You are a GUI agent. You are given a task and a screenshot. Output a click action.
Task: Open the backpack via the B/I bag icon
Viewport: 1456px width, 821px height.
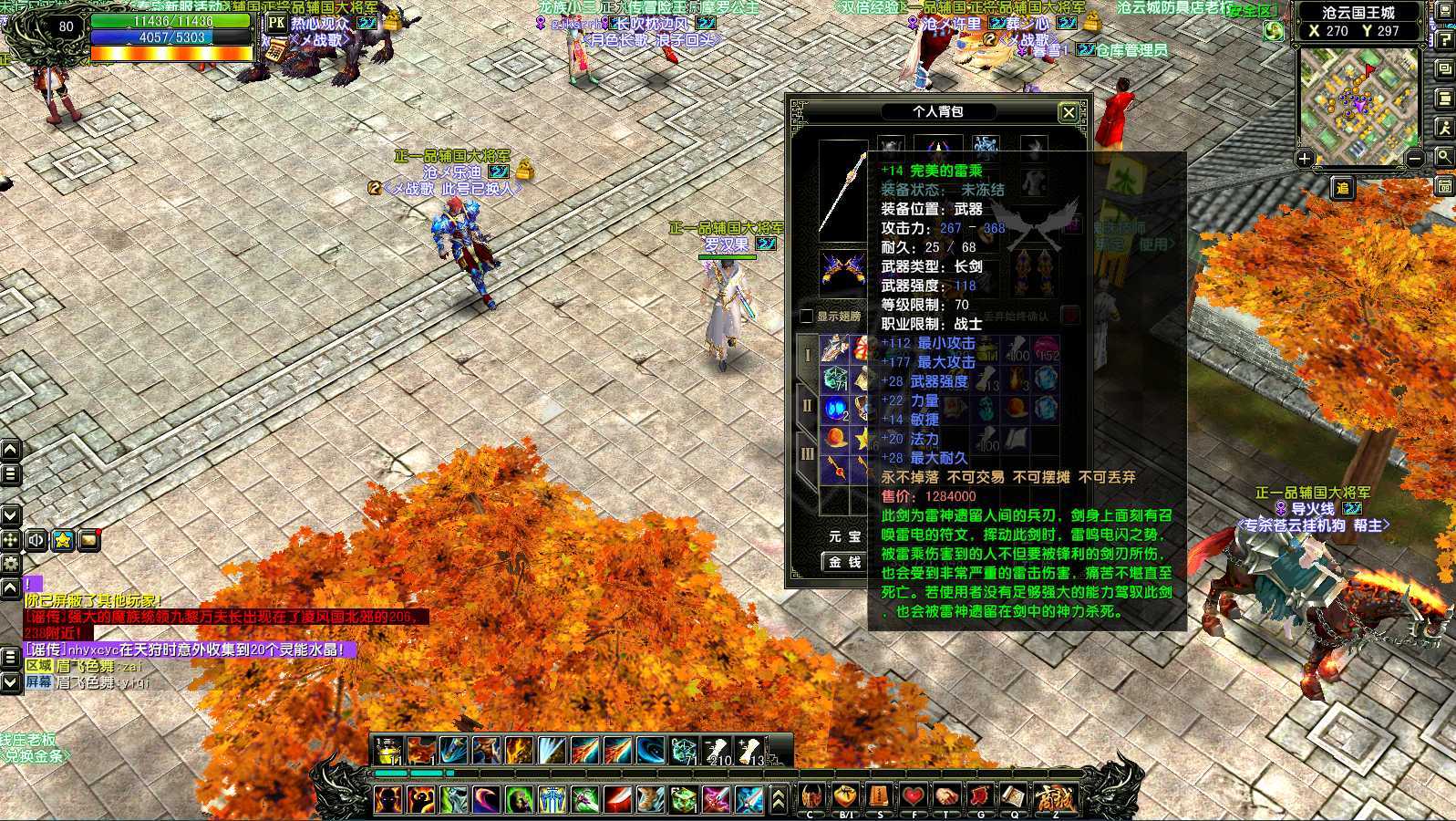[845, 797]
